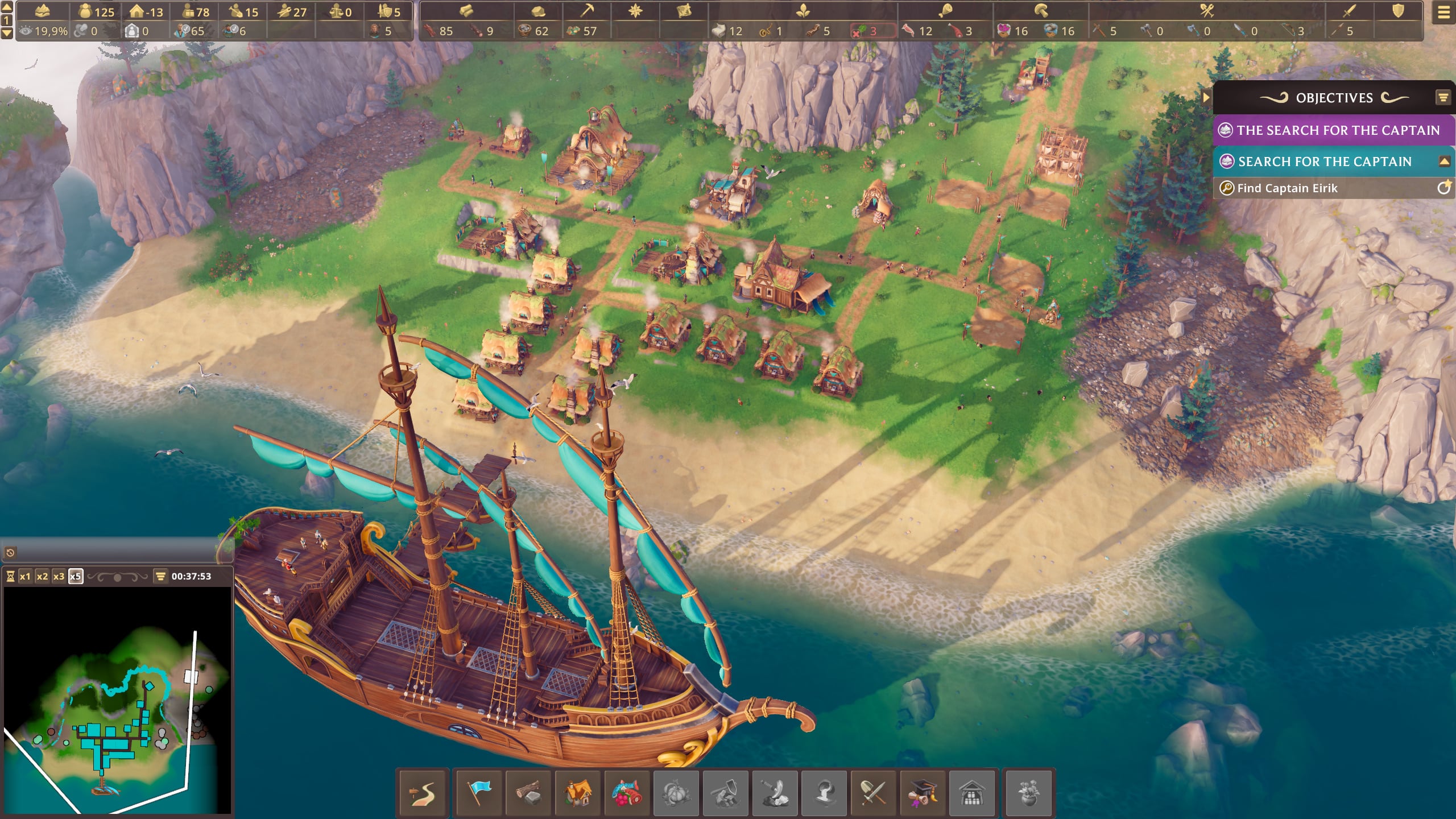Open the graduation cap research category
Image resolution: width=1456 pixels, height=819 pixels.
[x=923, y=792]
